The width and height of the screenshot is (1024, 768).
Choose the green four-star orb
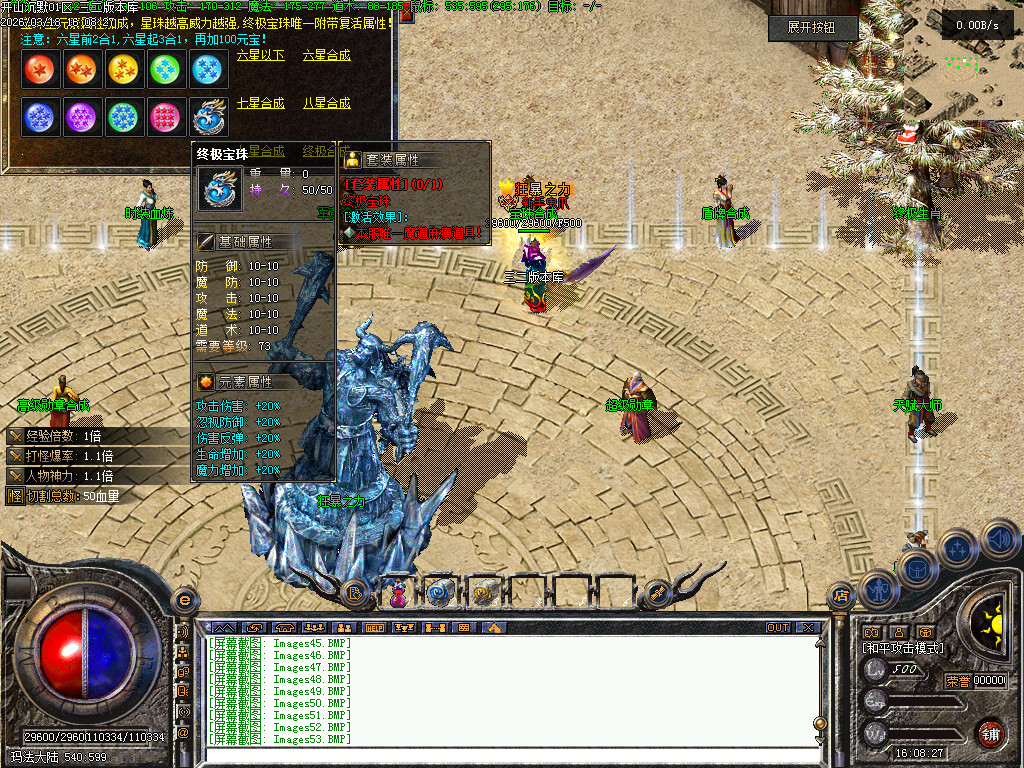coord(165,69)
